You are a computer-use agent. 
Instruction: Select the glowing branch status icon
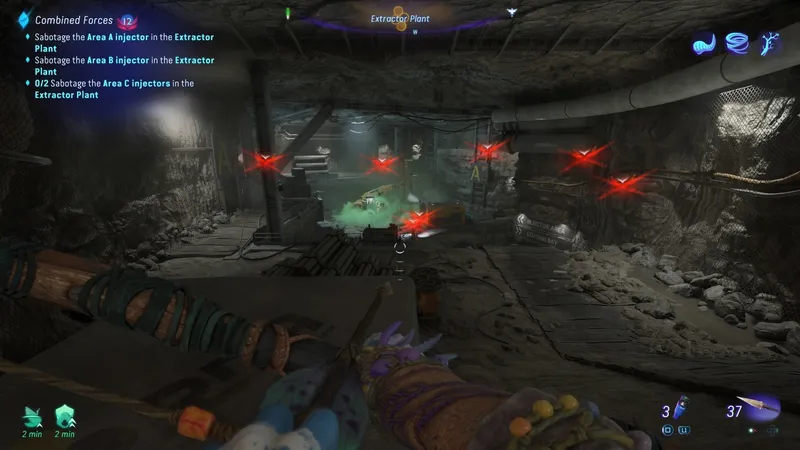pyautogui.click(x=771, y=45)
